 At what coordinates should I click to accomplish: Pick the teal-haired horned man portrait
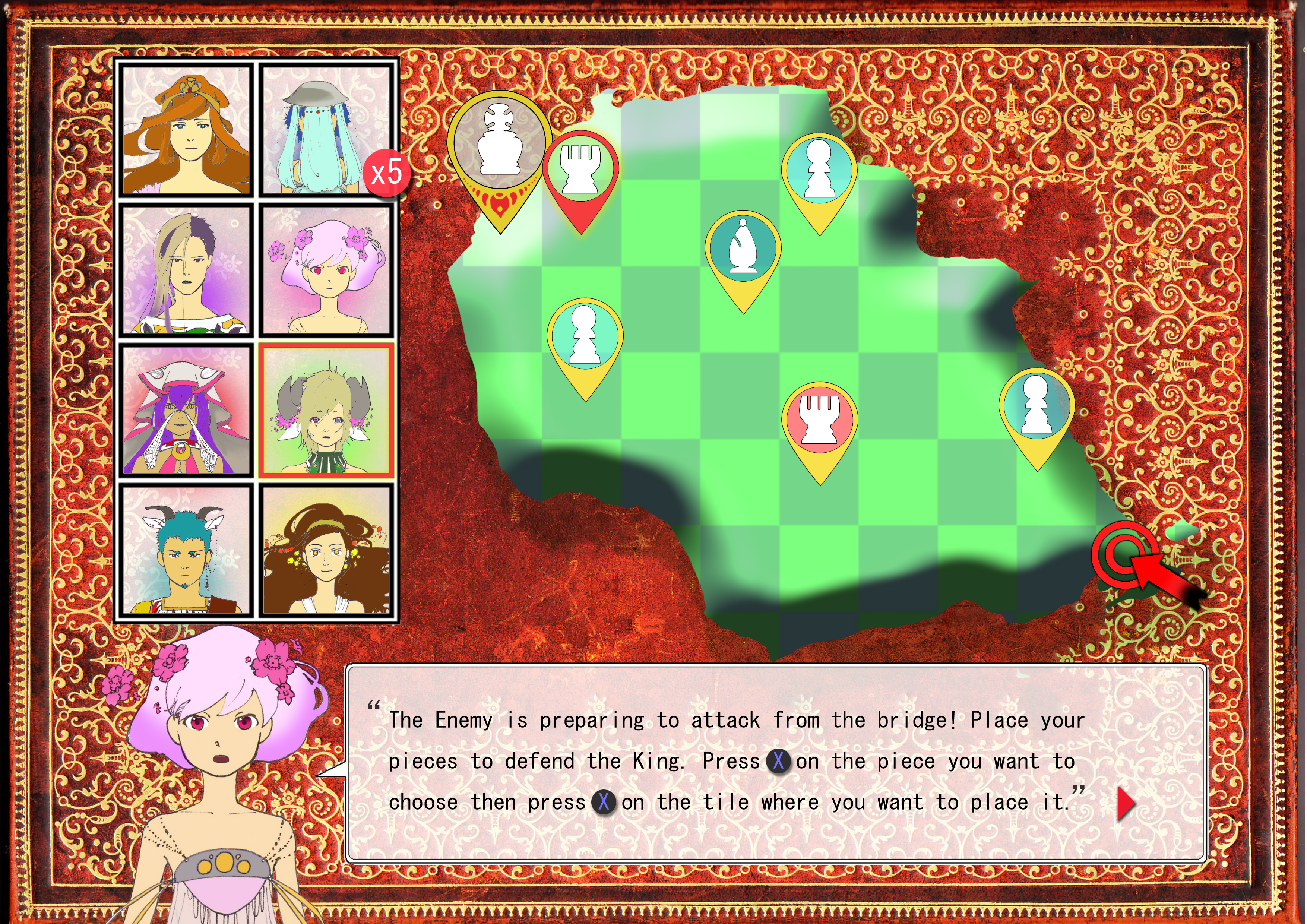tap(187, 550)
